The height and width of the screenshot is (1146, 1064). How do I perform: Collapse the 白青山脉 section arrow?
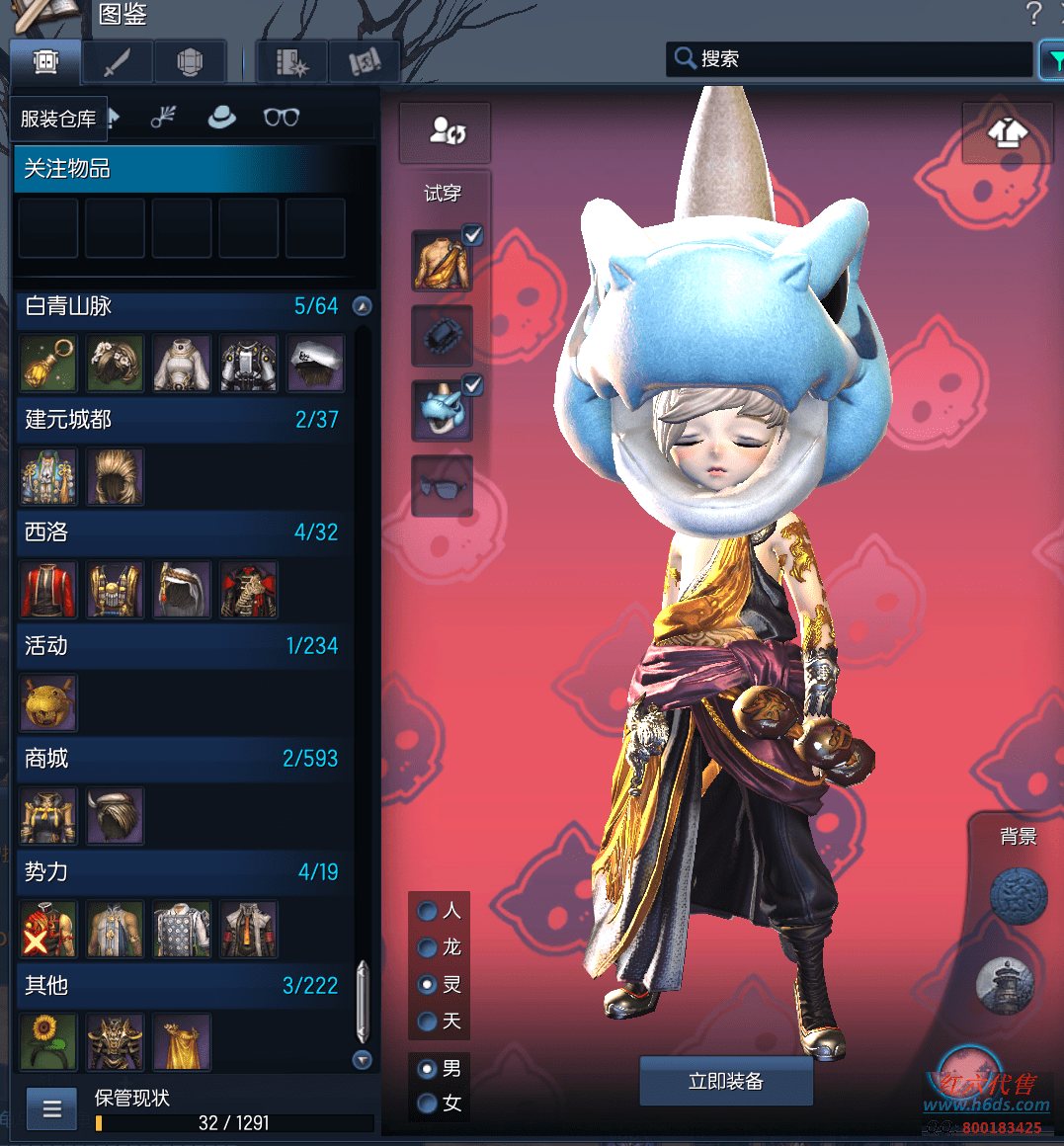[363, 306]
